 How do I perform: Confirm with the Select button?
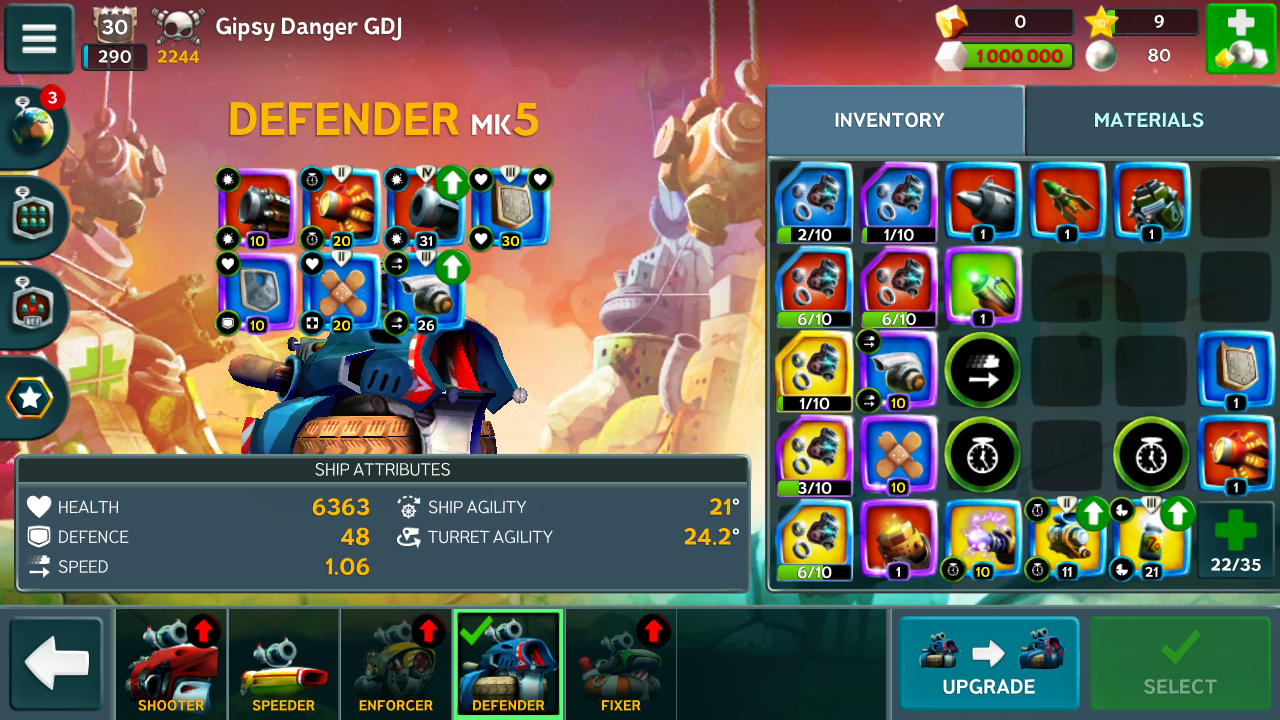(x=1180, y=664)
